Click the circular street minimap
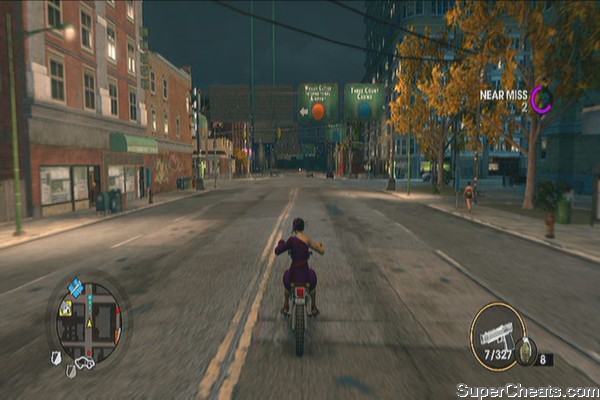Screen dimensions: 600x400 [88, 320]
